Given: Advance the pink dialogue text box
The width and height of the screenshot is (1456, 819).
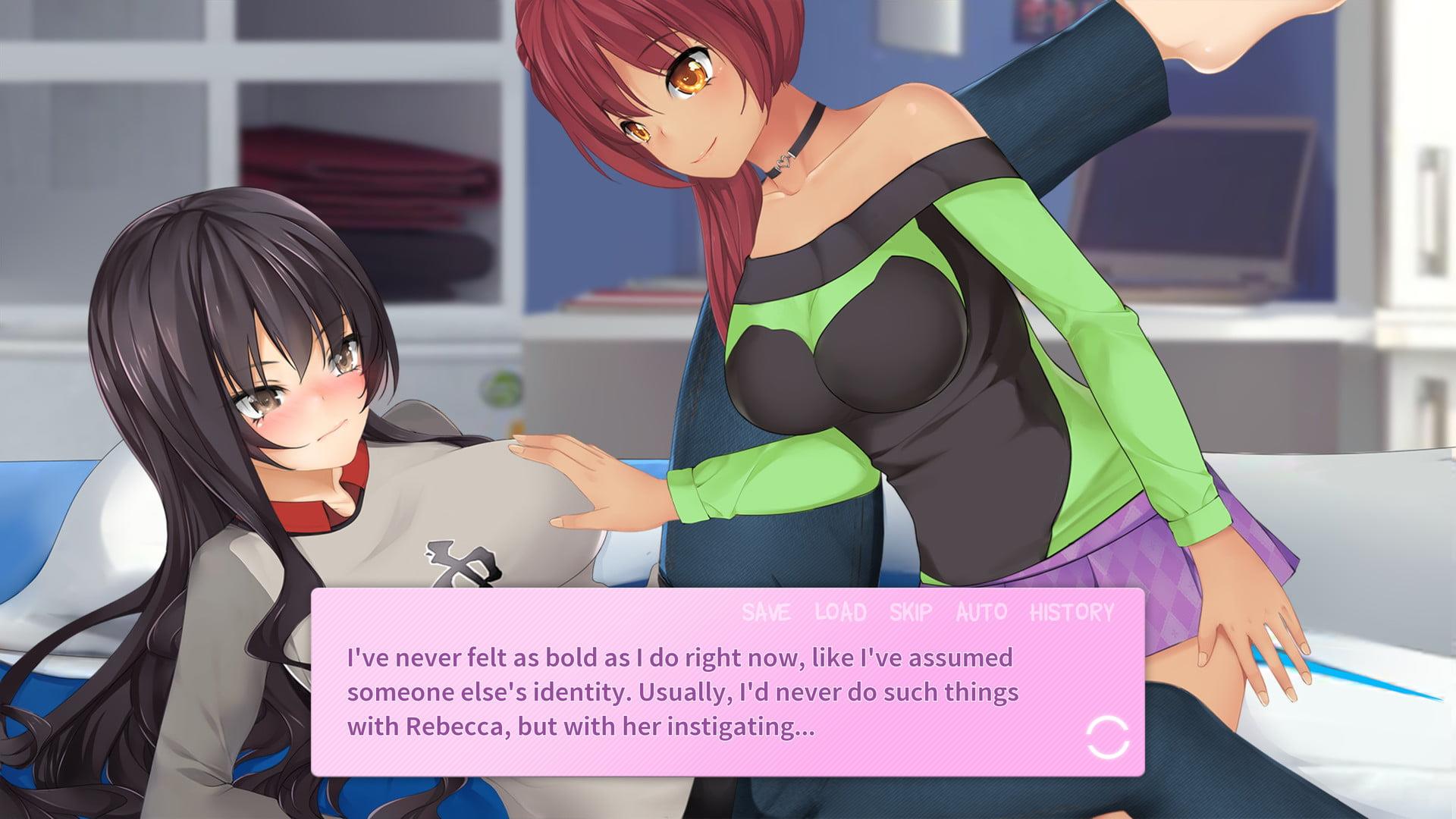Looking at the screenshot, I should click(682, 692).
